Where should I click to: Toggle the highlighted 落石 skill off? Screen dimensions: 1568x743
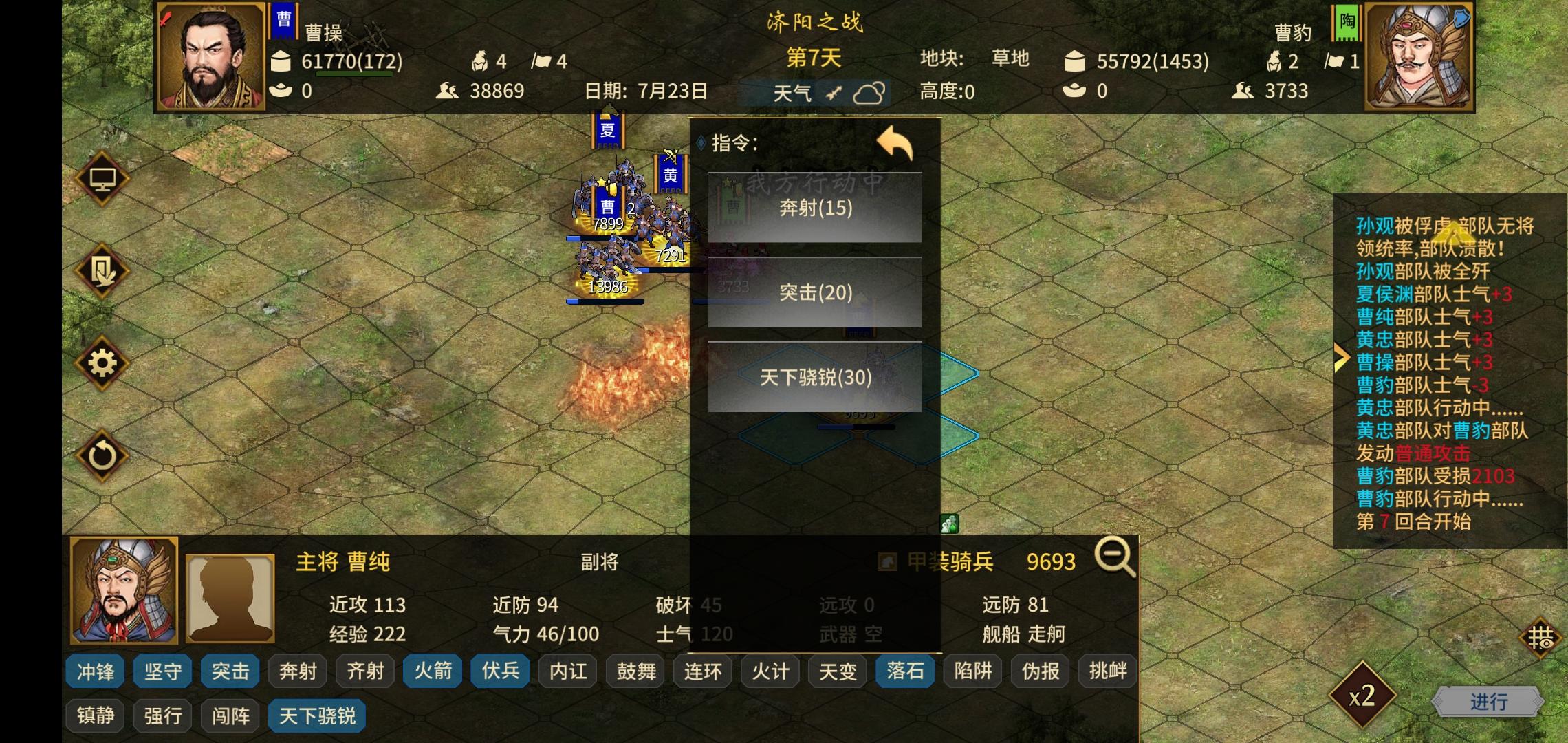[x=904, y=671]
